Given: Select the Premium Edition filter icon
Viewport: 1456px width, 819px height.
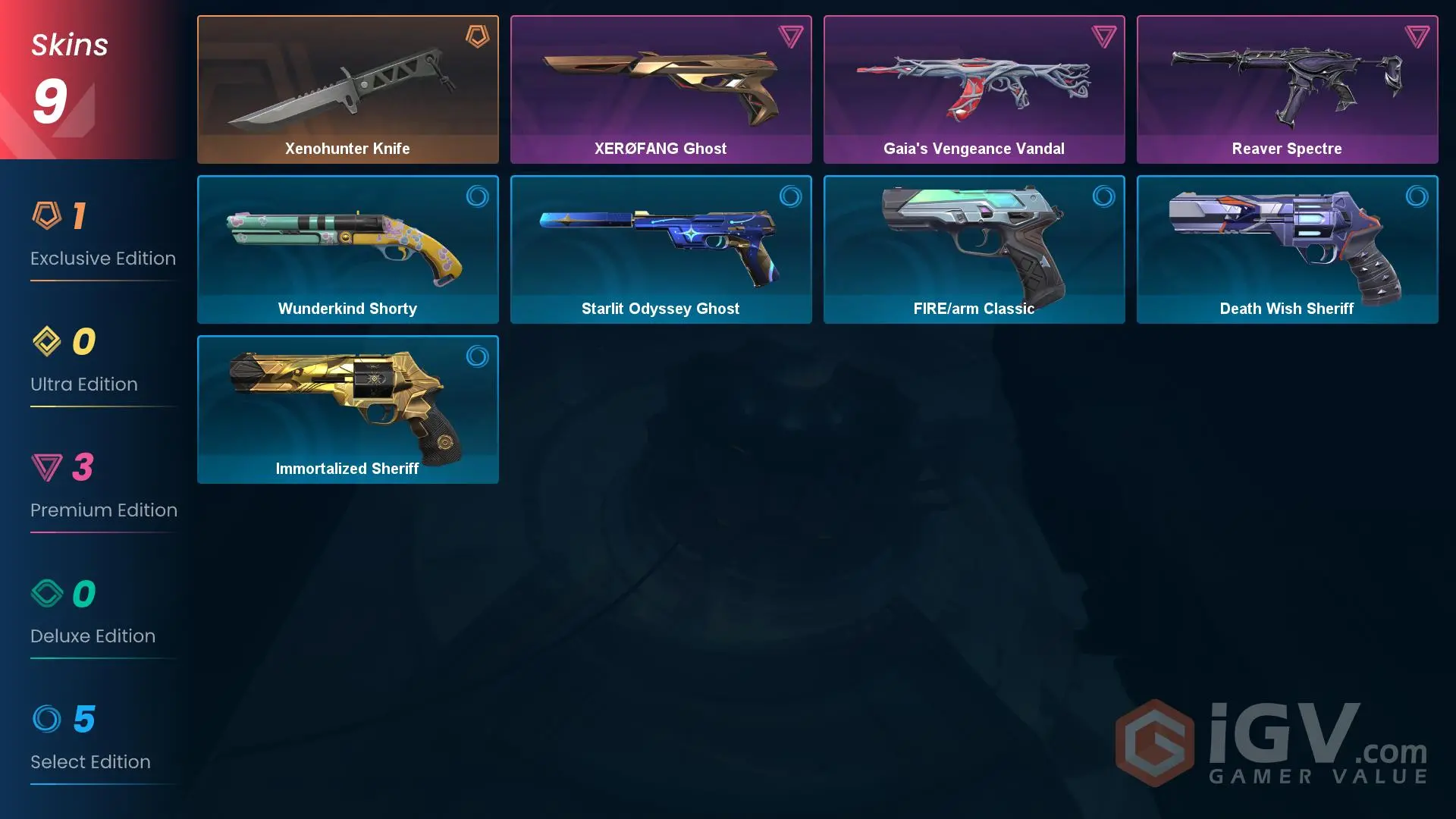Looking at the screenshot, I should [x=47, y=466].
